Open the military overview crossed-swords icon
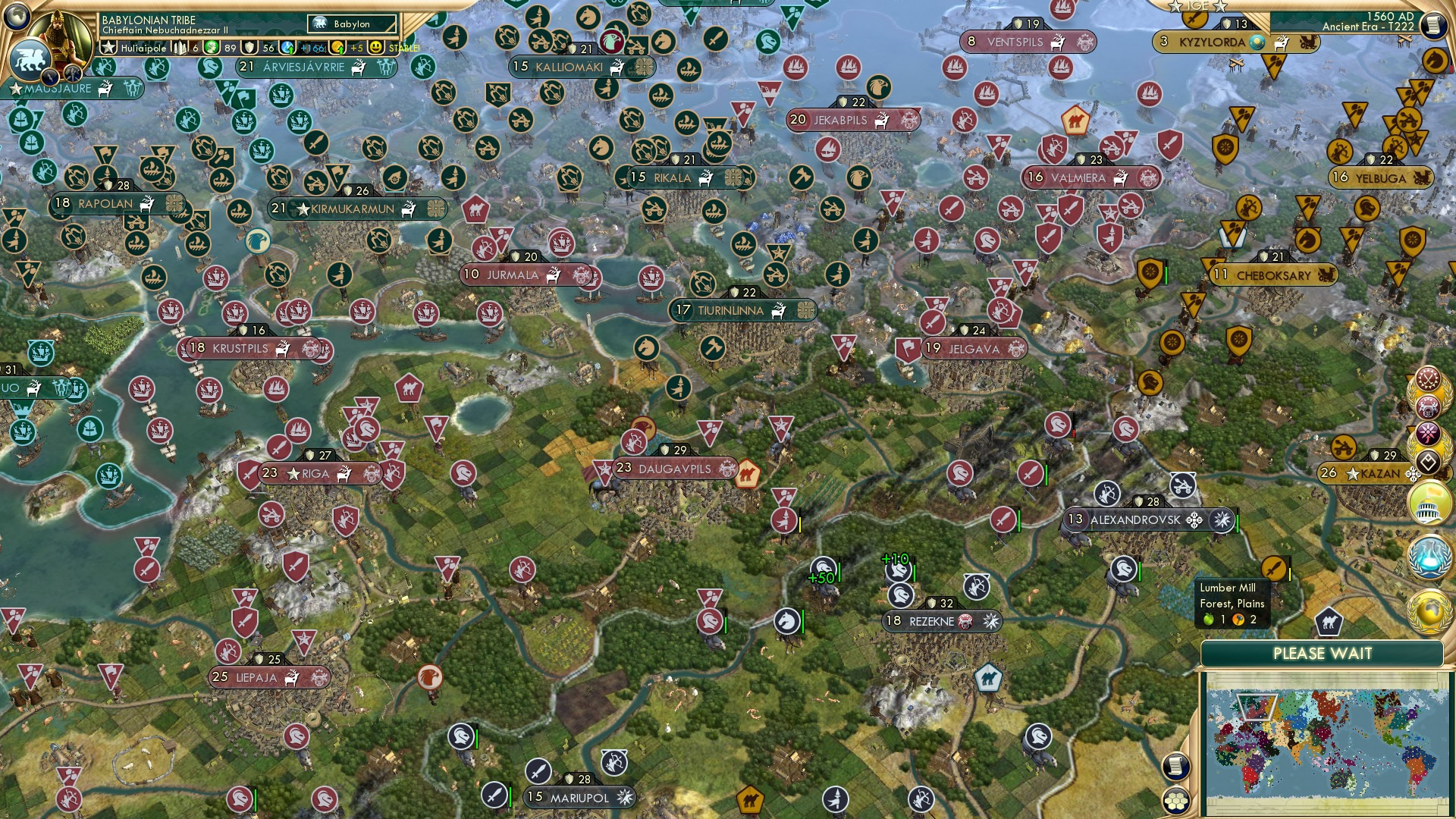This screenshot has height=819, width=1456. 1428,377
